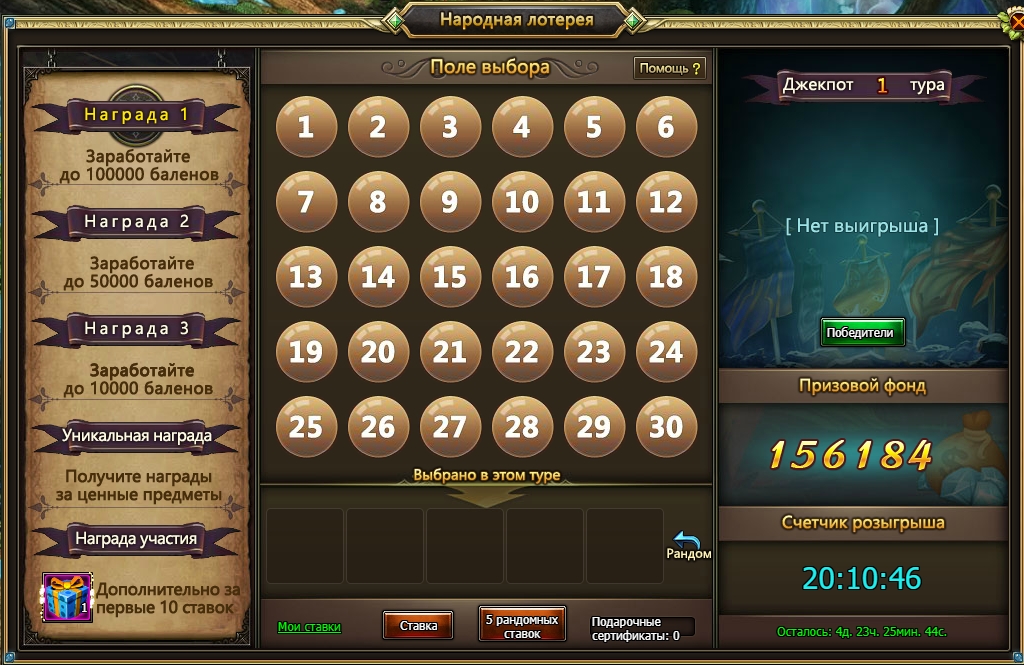Open the Награда 3 banner
1024x665 pixels.
coord(137,329)
